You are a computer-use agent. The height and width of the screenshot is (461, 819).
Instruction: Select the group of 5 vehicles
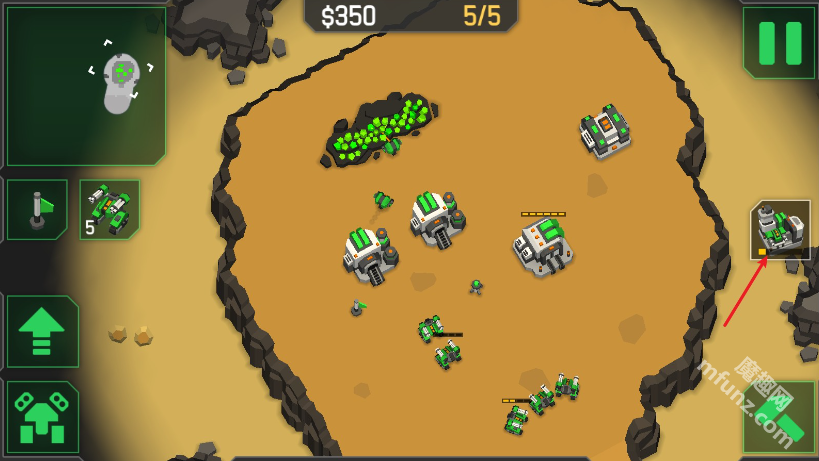click(x=109, y=209)
